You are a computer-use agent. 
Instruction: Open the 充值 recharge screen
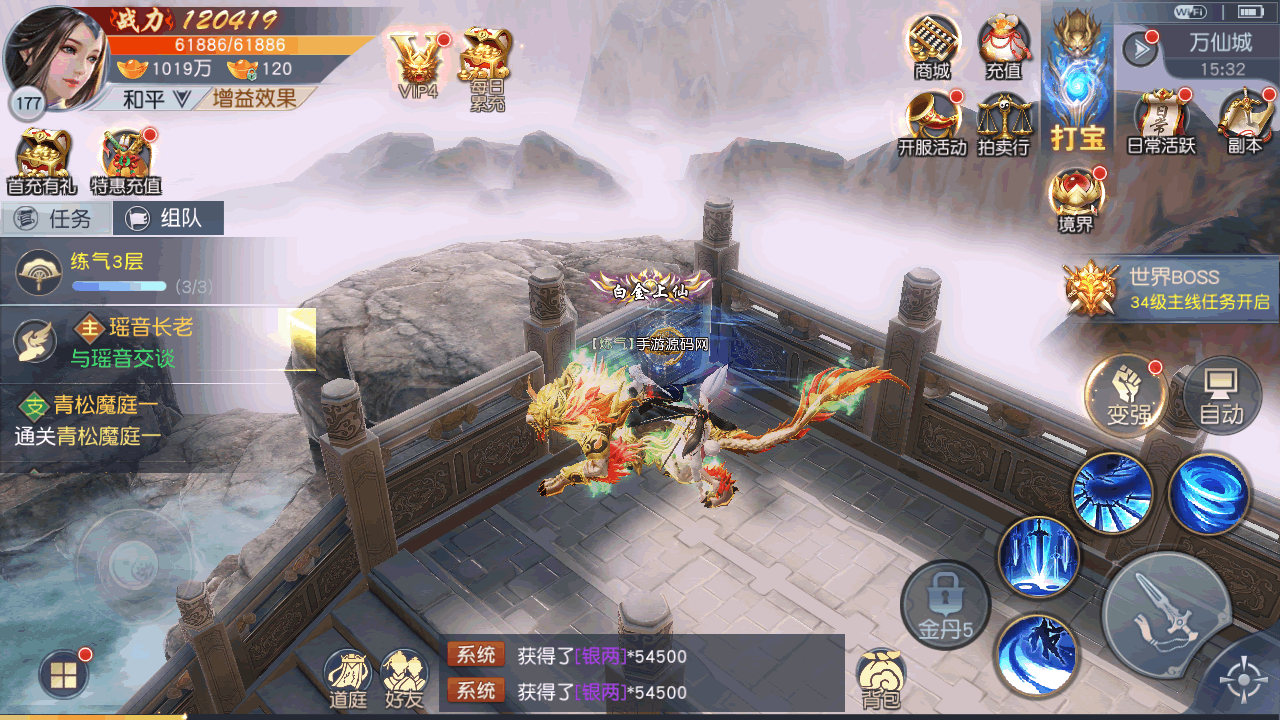tap(1003, 45)
